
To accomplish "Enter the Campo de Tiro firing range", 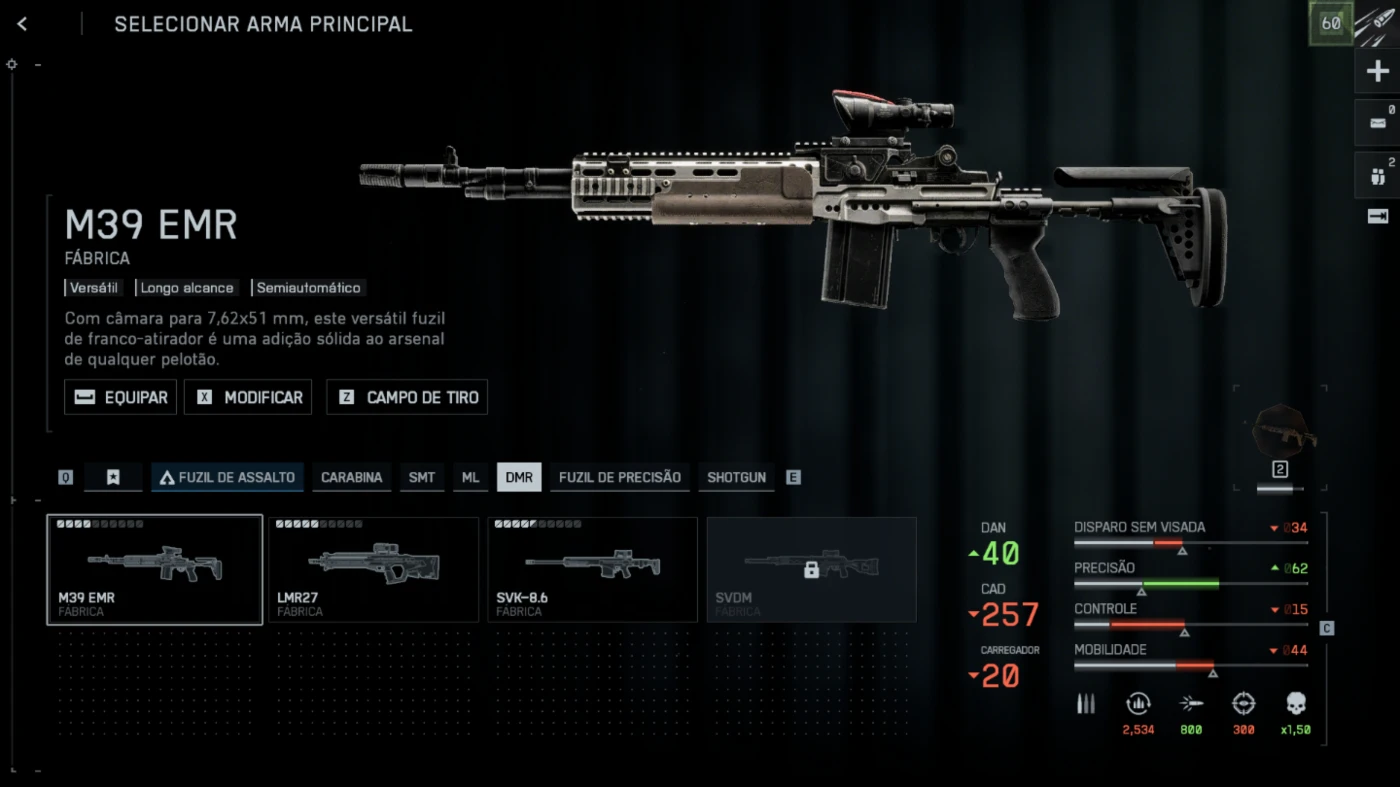I will [x=407, y=397].
